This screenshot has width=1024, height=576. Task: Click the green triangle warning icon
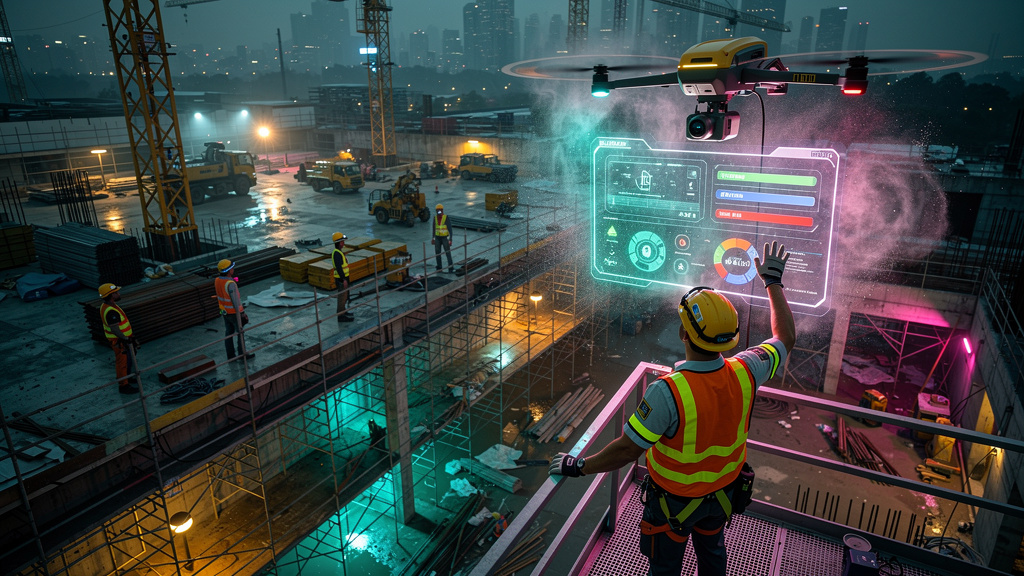point(612,231)
